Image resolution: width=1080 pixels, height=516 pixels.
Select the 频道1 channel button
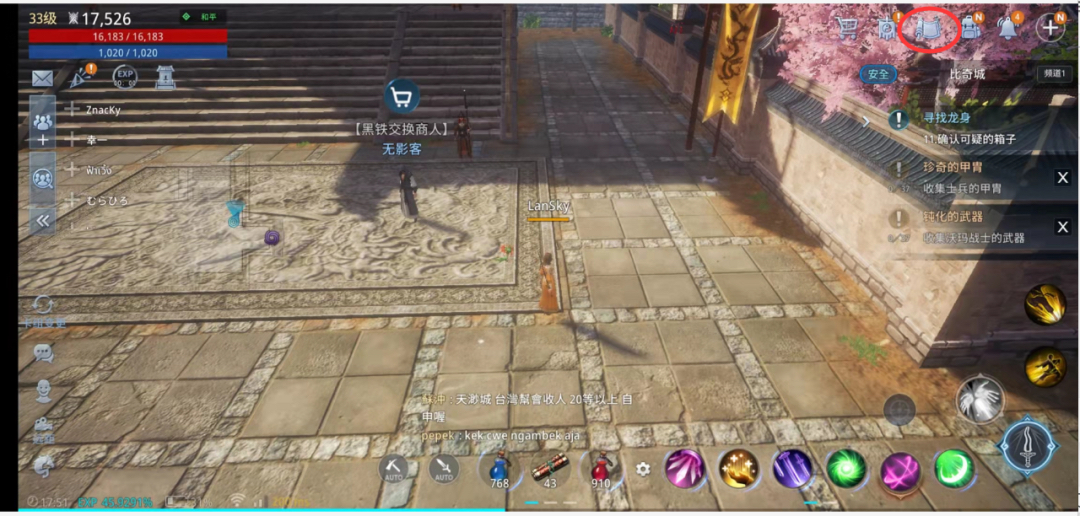1053,74
